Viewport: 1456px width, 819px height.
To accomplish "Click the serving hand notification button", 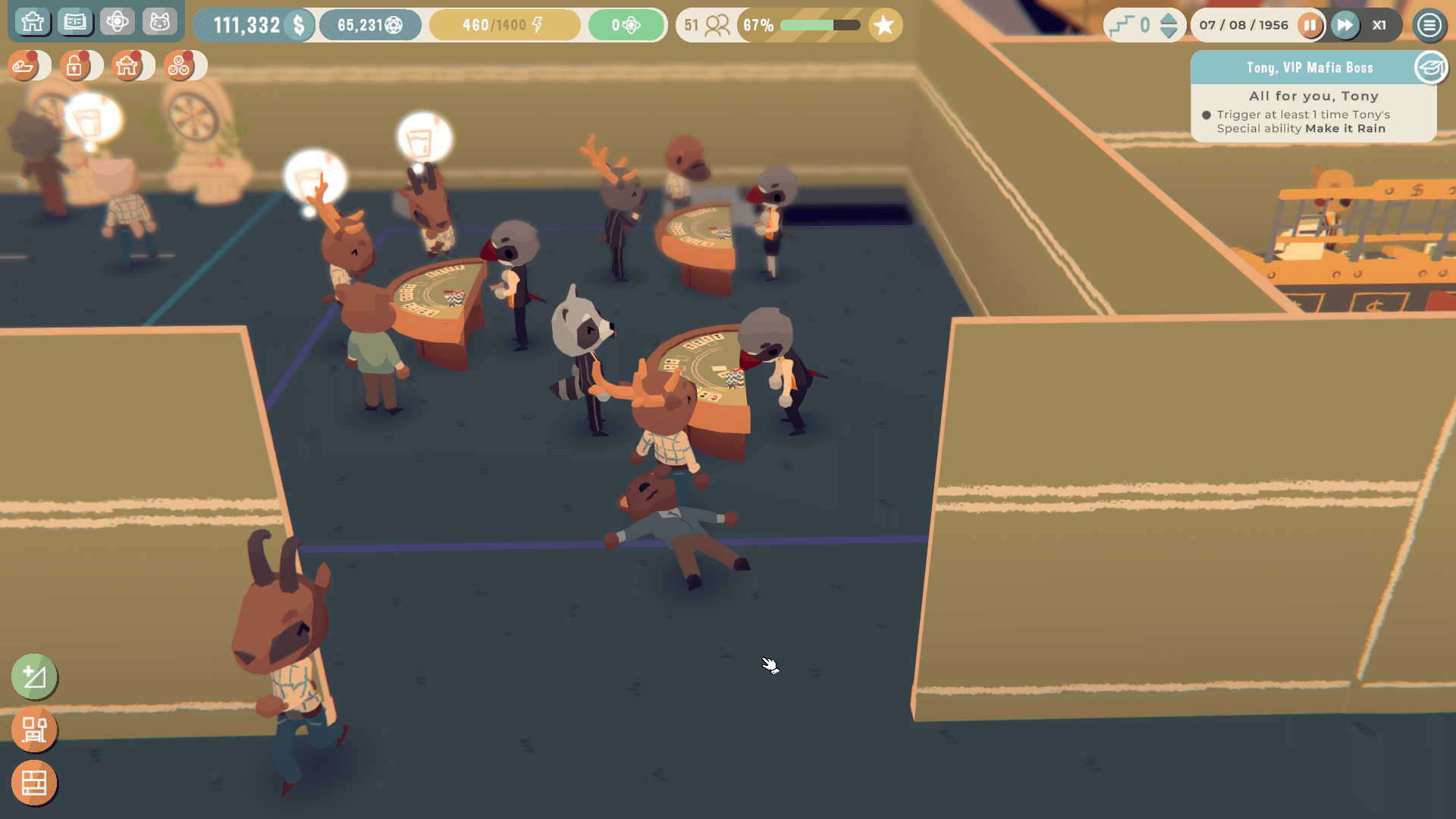I will pos(24,67).
